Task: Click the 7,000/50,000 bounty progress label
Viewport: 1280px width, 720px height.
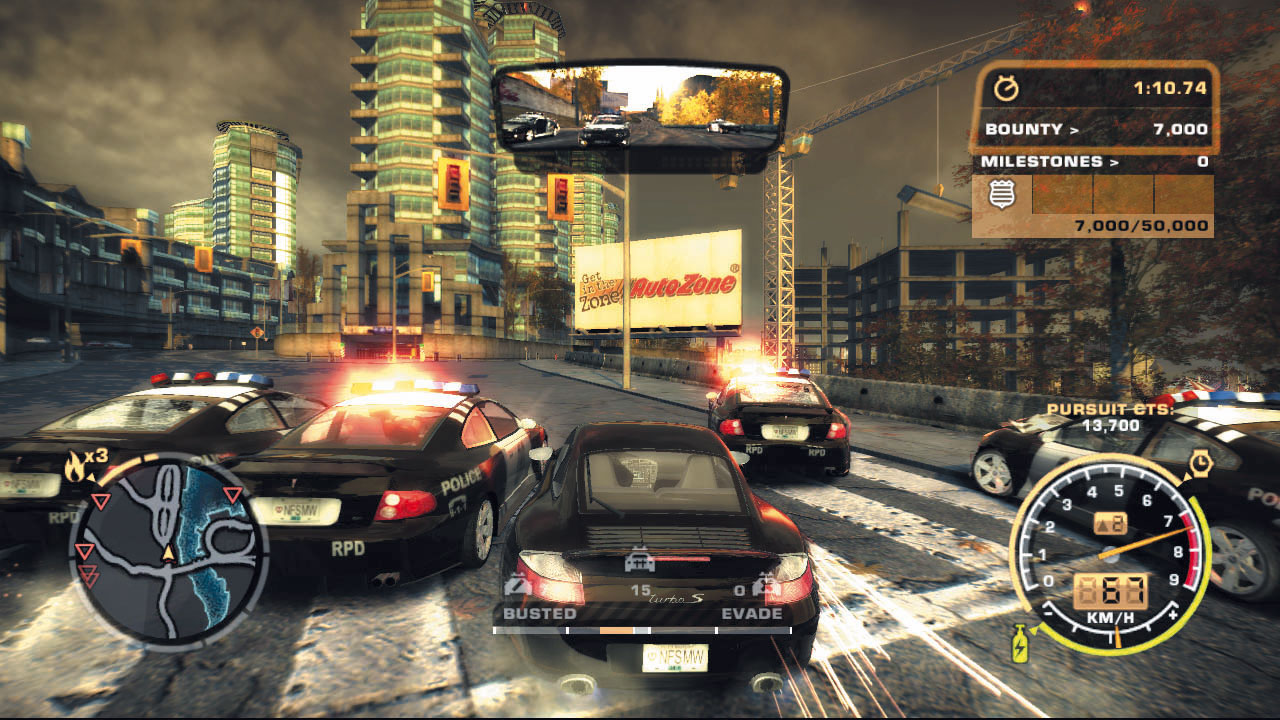Action: click(1140, 225)
